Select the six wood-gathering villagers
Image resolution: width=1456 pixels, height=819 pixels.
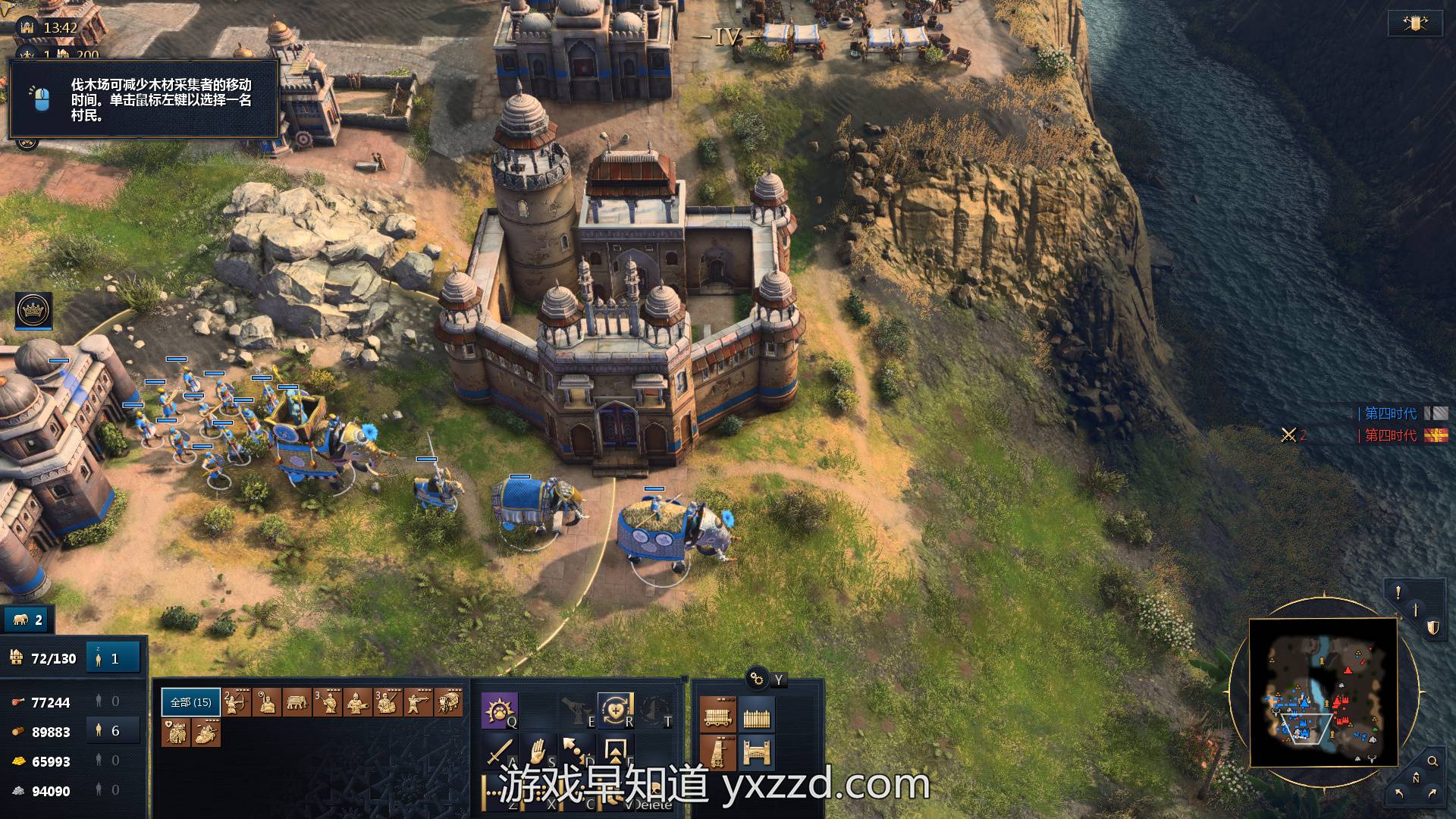[114, 731]
